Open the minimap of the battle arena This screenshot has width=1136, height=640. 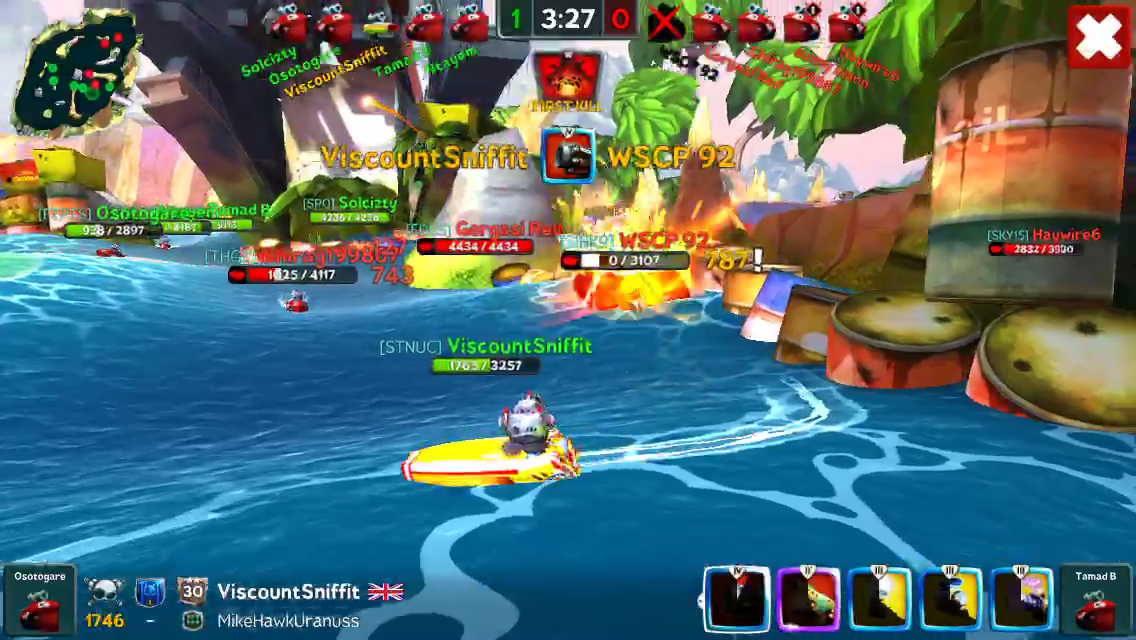(76, 72)
